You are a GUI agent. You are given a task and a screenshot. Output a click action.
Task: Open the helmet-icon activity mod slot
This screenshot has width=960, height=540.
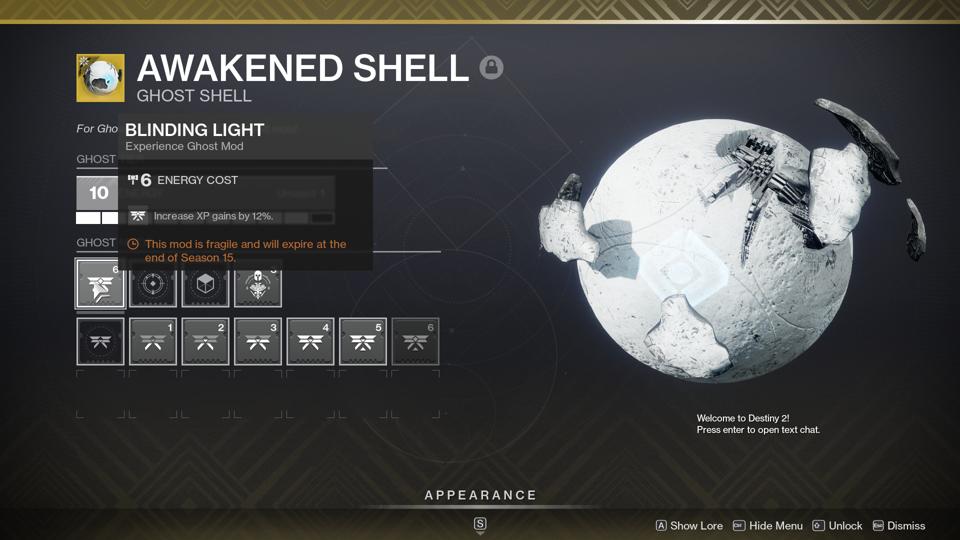click(x=258, y=285)
